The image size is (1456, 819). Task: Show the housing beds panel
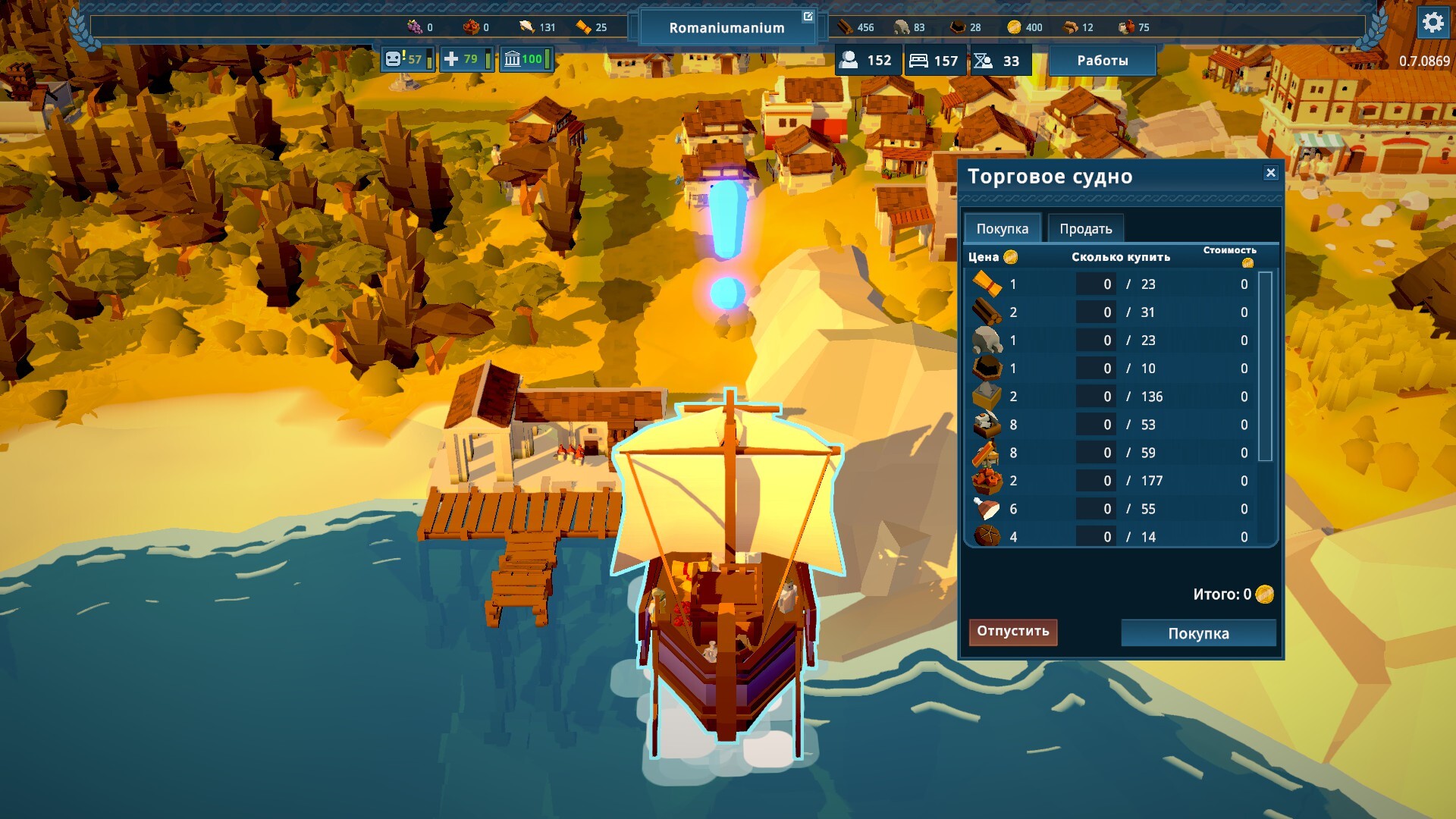point(934,61)
